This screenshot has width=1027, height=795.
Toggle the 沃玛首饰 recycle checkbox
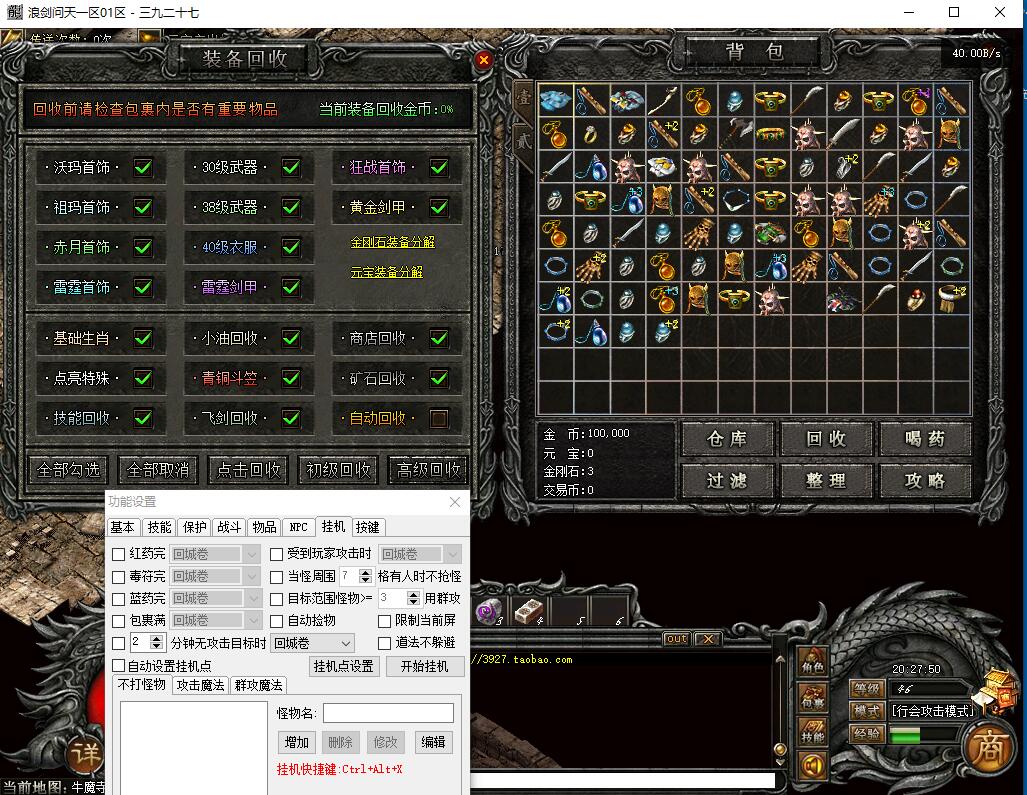coord(143,167)
